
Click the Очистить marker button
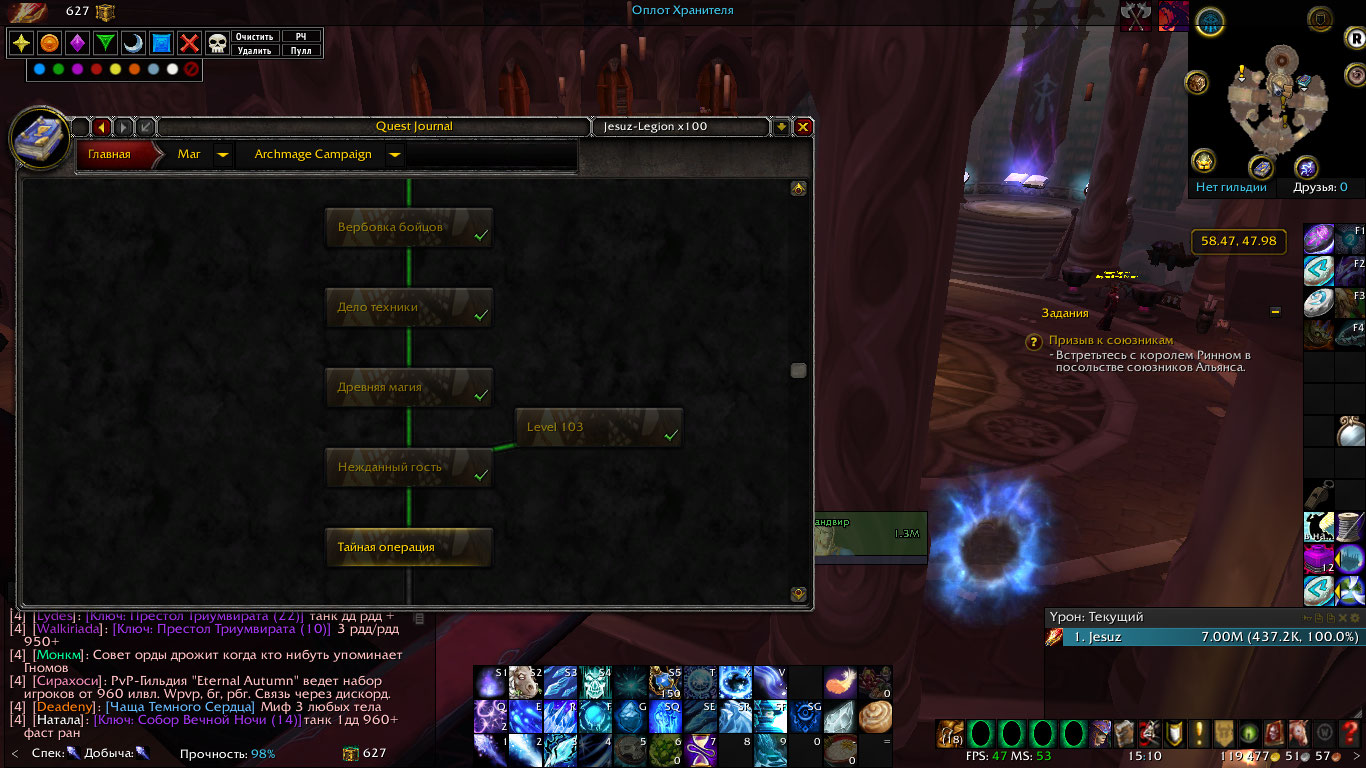[255, 37]
